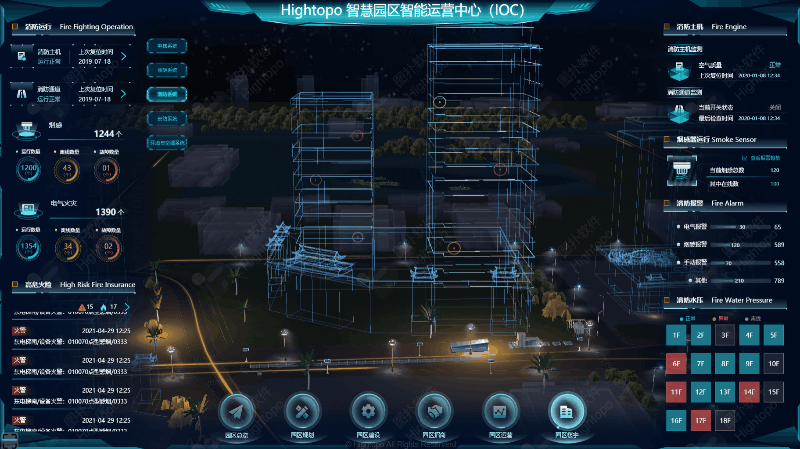This screenshot has width=800, height=449.
Task: Choose floor 11F water pressure tile
Action: 677,392
